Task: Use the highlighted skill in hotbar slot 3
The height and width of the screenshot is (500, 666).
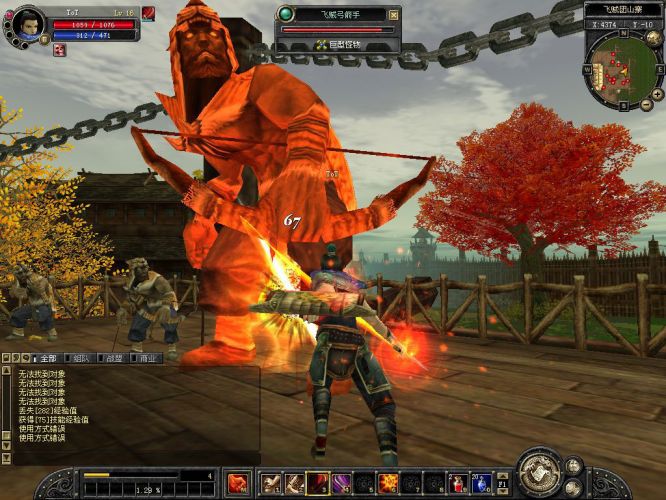Action: [318, 484]
